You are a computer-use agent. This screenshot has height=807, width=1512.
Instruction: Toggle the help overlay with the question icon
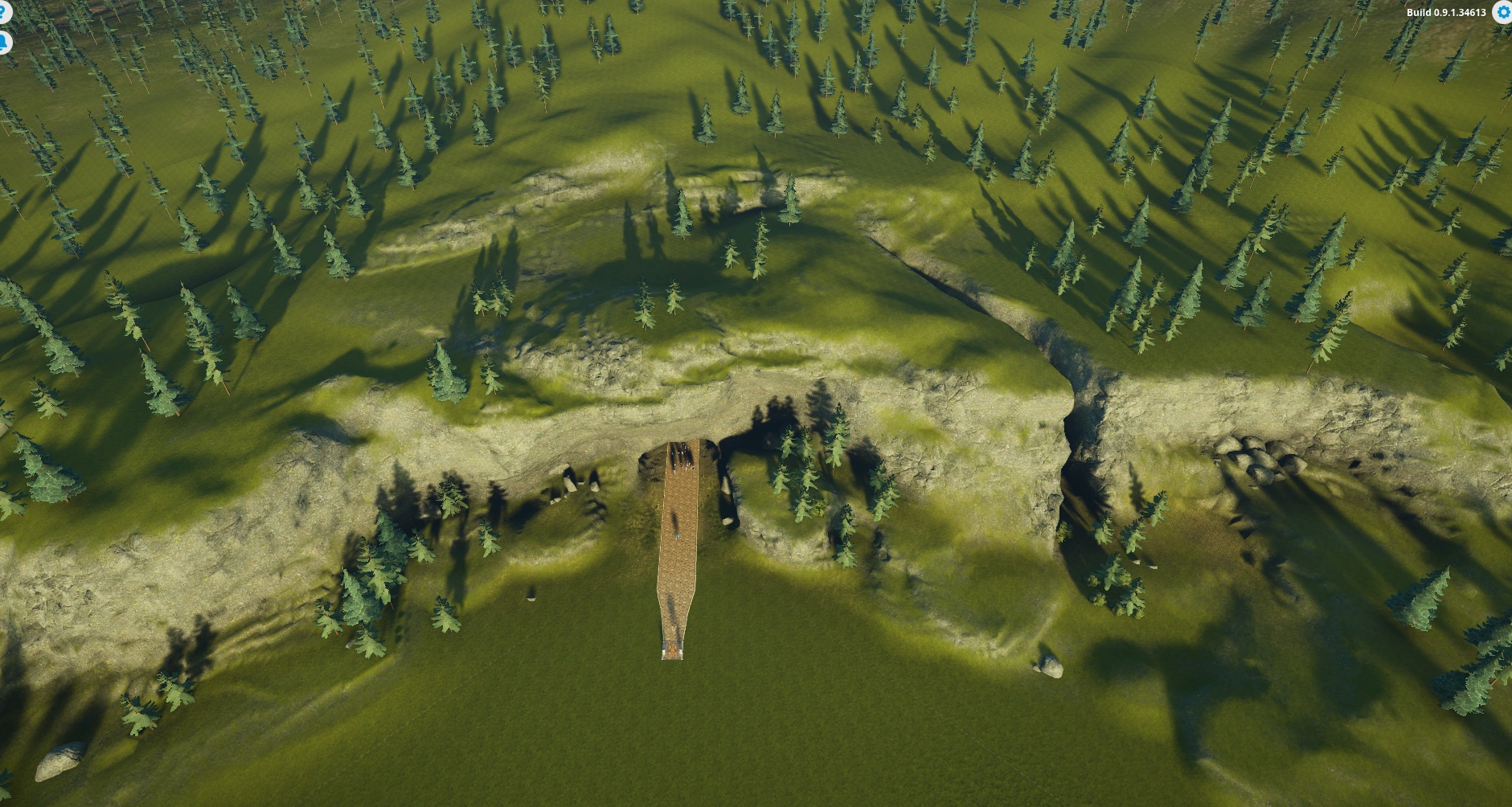pyautogui.click(x=3, y=11)
